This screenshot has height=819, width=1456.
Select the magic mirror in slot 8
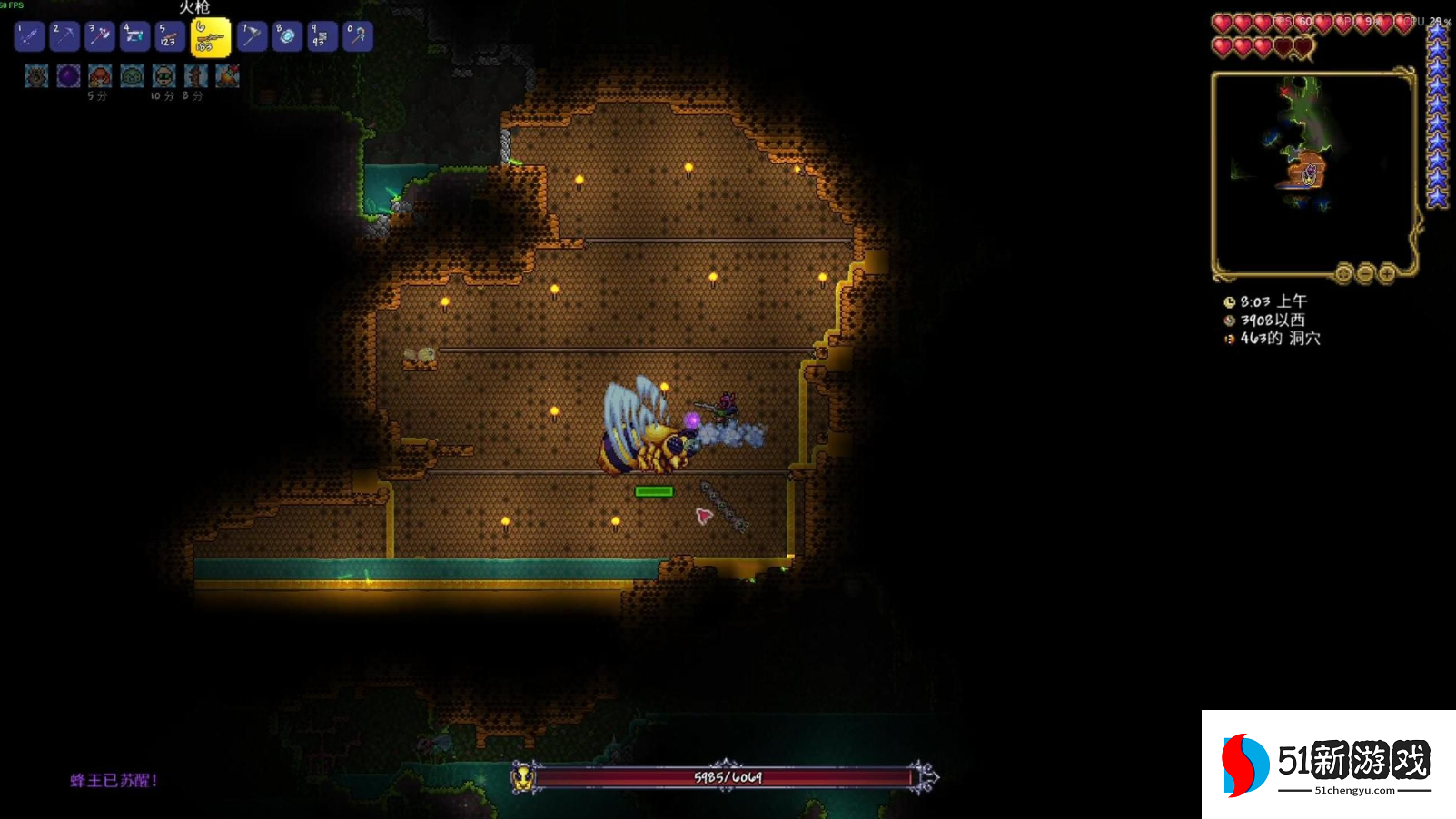pos(287,36)
